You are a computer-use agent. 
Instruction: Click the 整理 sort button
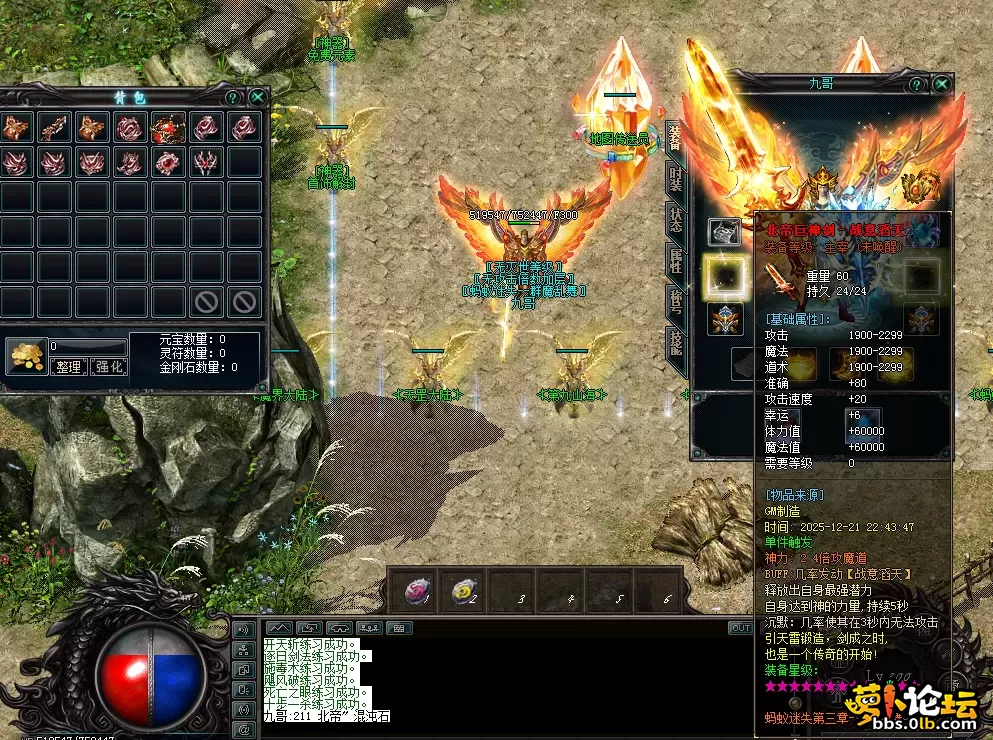coord(69,367)
